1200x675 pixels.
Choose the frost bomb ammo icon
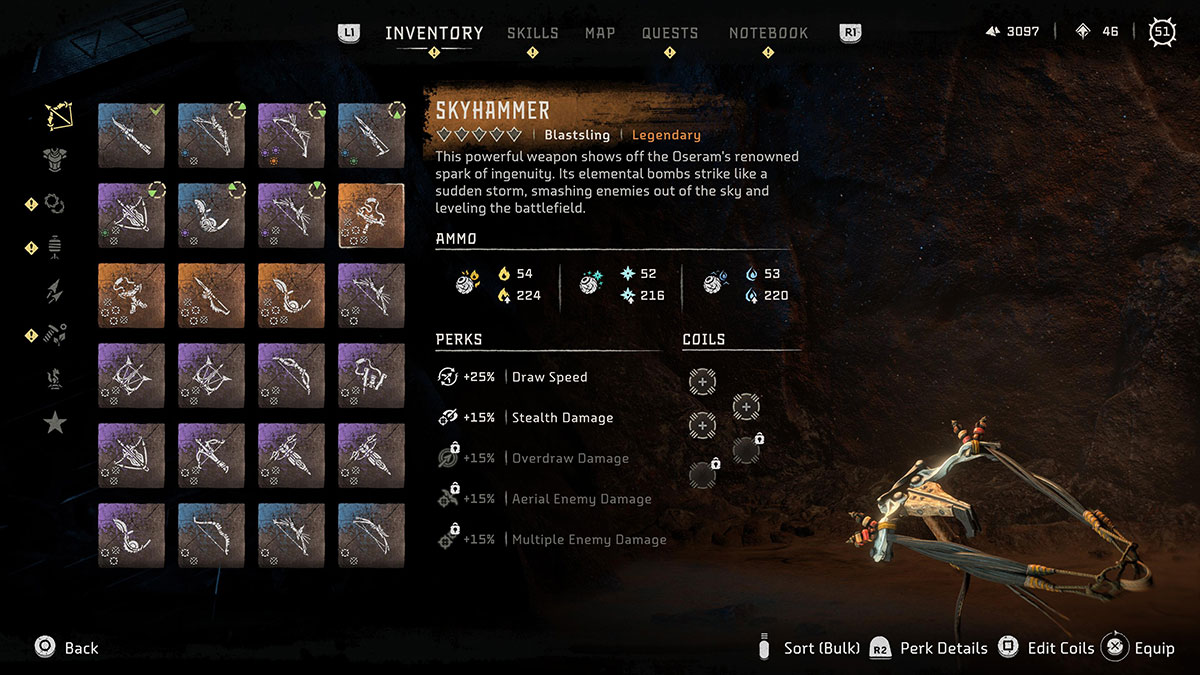click(x=590, y=285)
